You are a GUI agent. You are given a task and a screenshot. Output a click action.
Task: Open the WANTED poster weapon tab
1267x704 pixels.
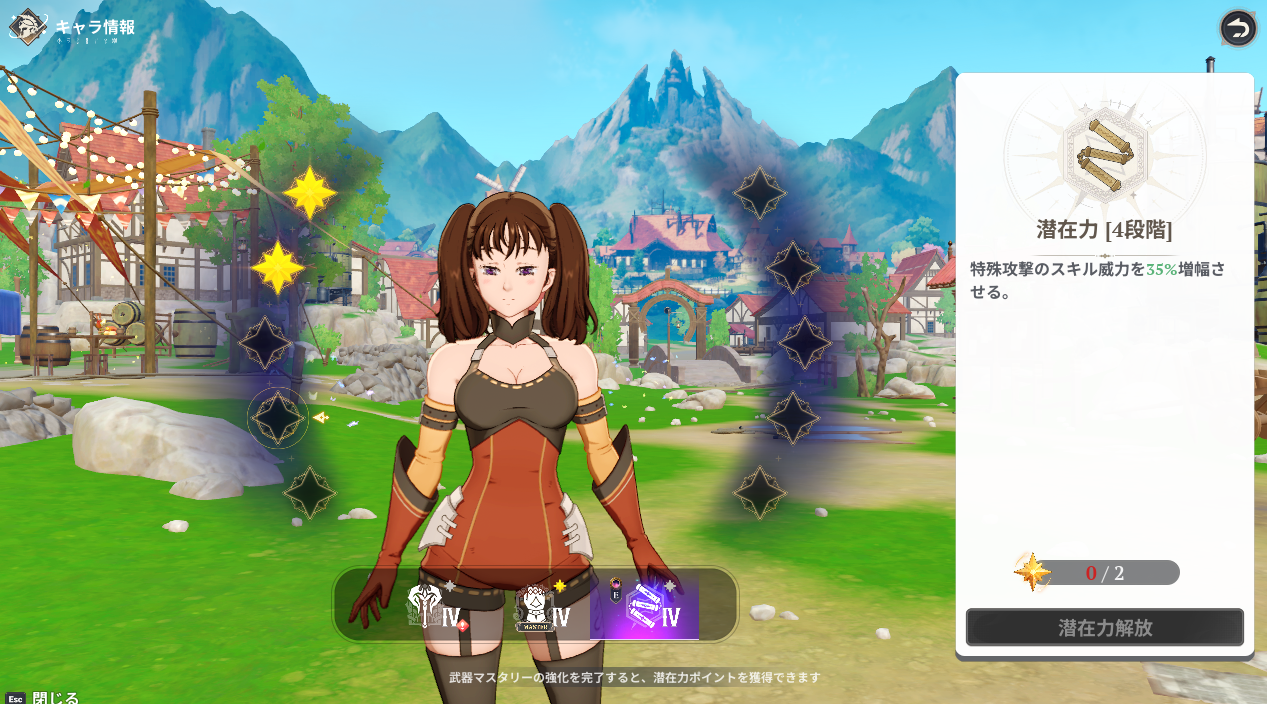540,607
